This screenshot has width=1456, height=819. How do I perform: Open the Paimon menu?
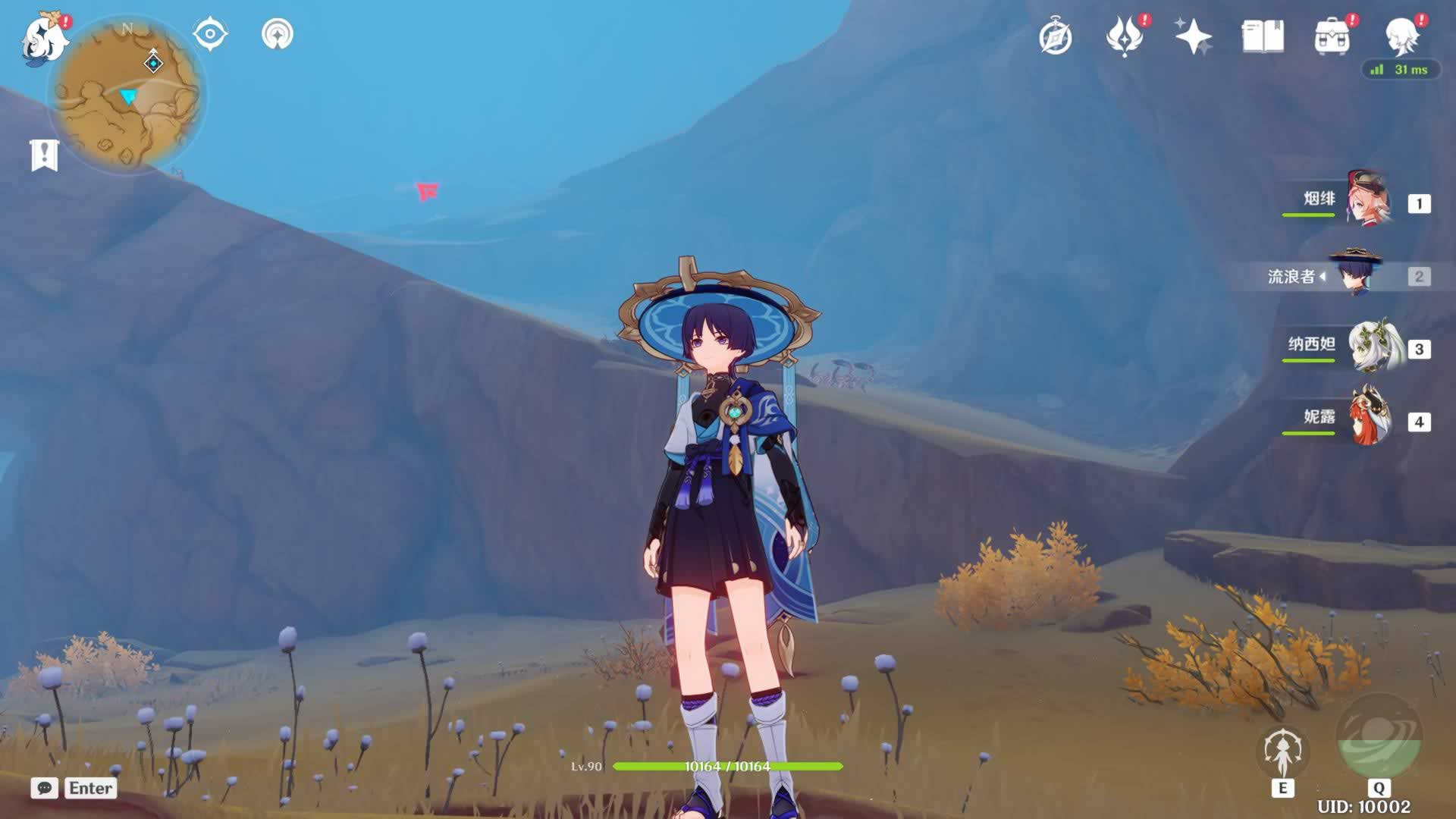(x=42, y=38)
